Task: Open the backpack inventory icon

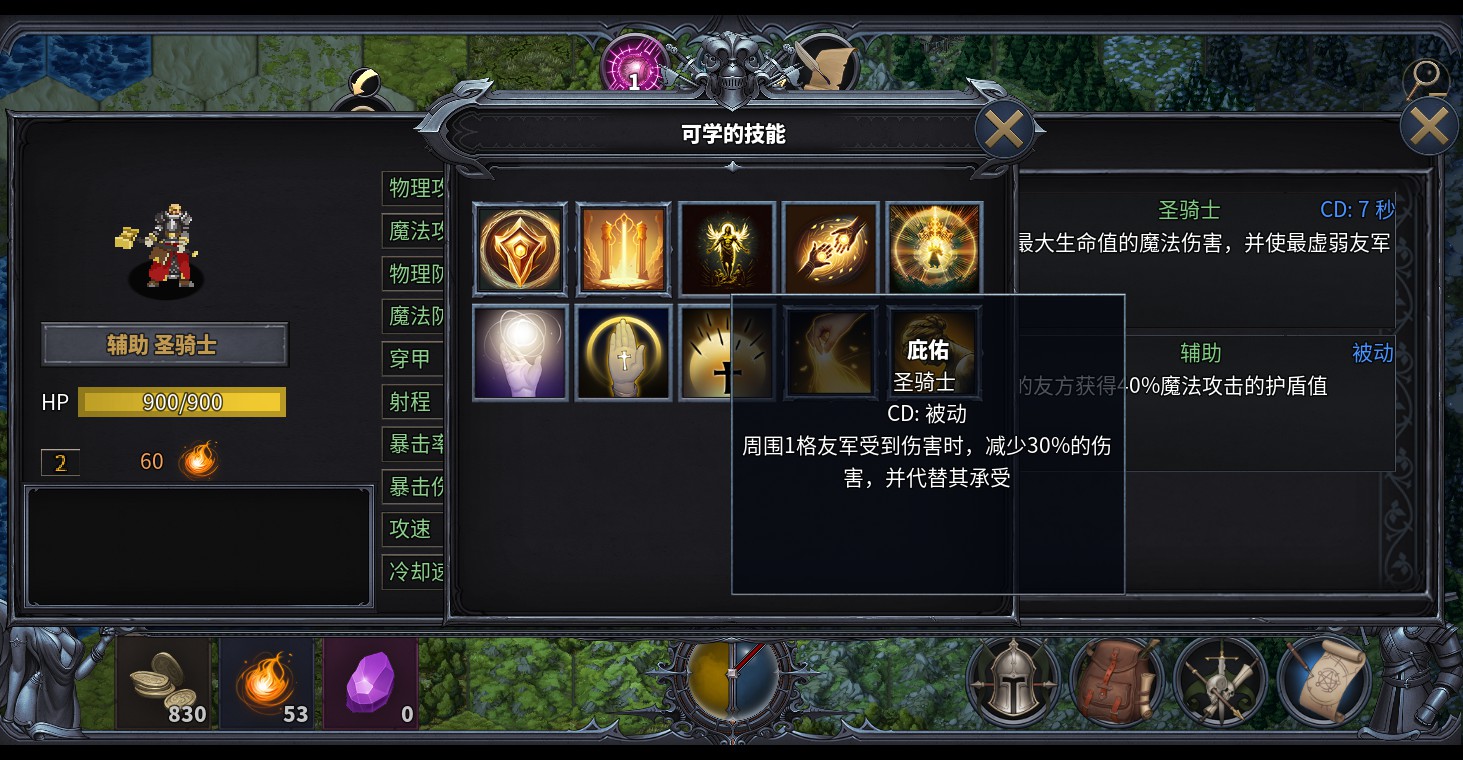Action: click(x=1117, y=683)
